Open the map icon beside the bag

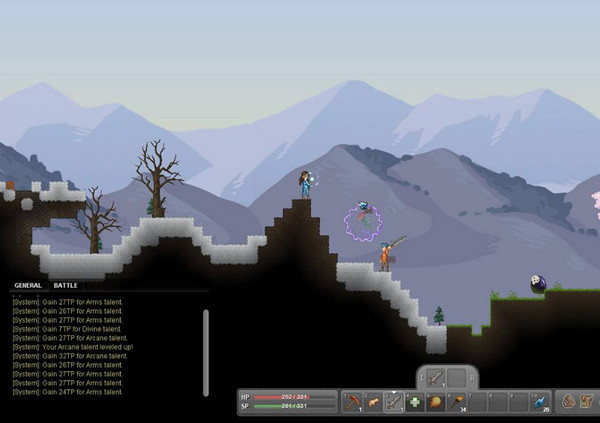click(x=587, y=401)
